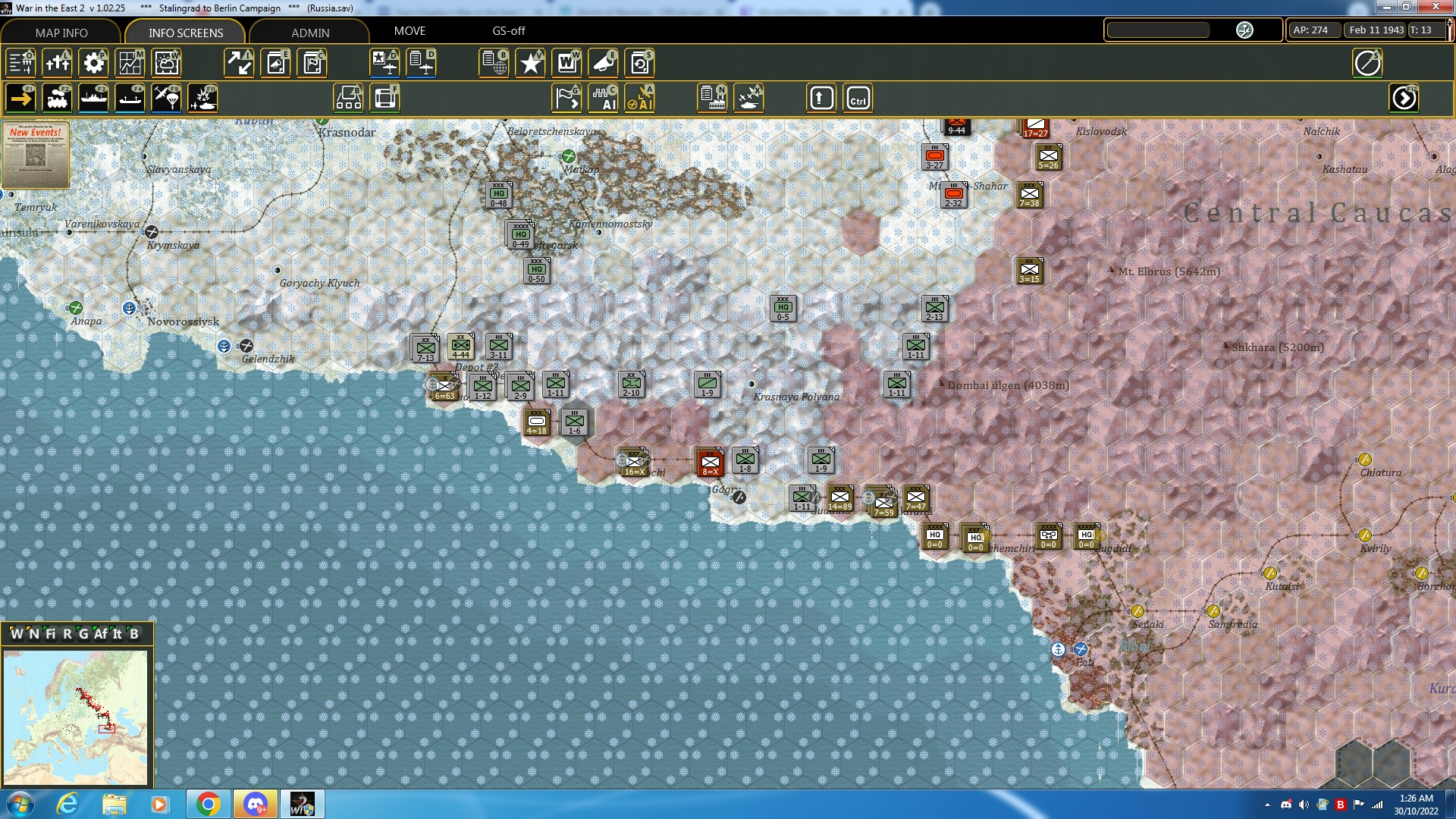Toggle the Shift modifier button
Image resolution: width=1456 pixels, height=819 pixels.
click(821, 98)
